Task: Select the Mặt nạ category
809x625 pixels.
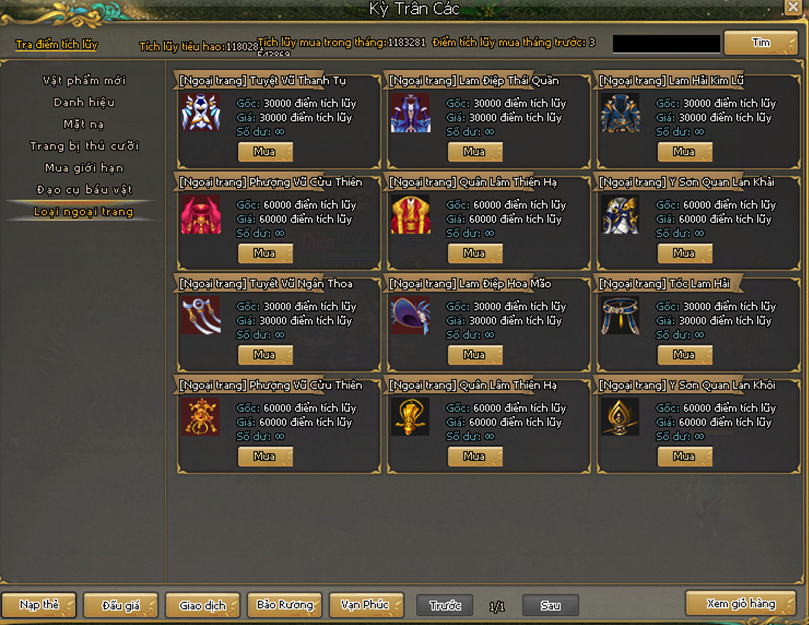Action: click(84, 124)
